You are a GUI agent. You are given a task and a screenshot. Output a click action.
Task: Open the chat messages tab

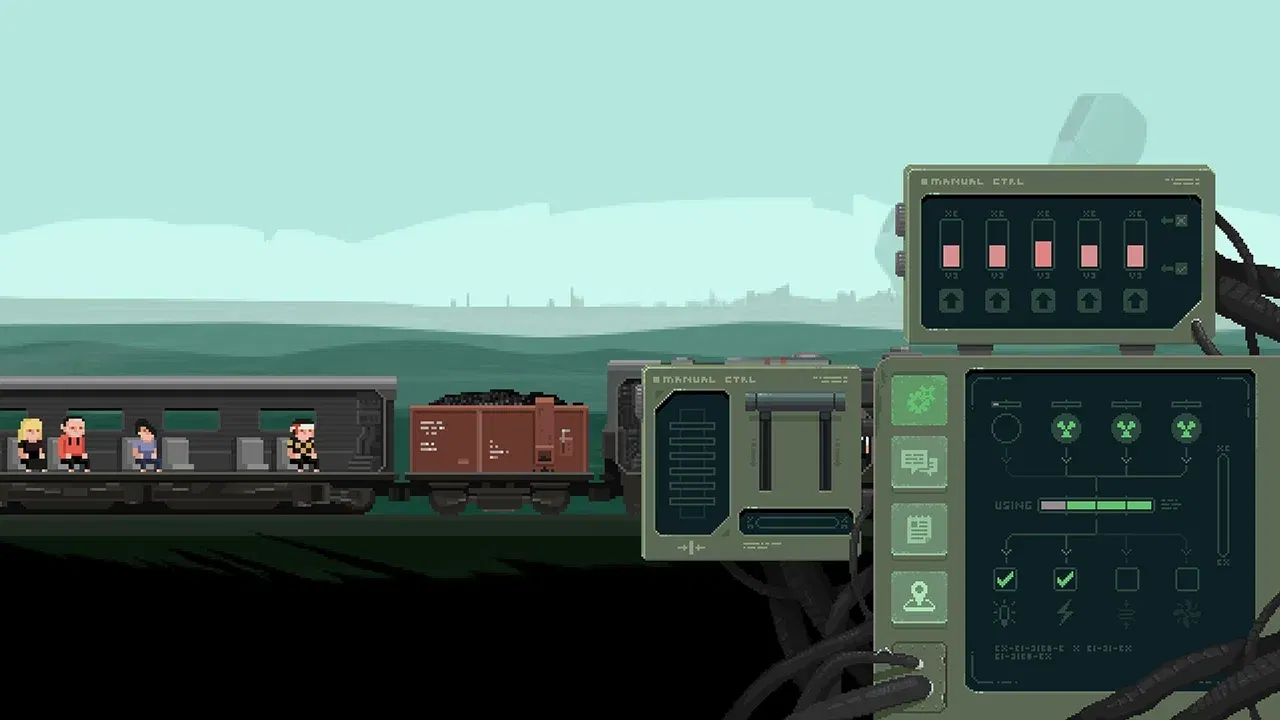(x=918, y=462)
